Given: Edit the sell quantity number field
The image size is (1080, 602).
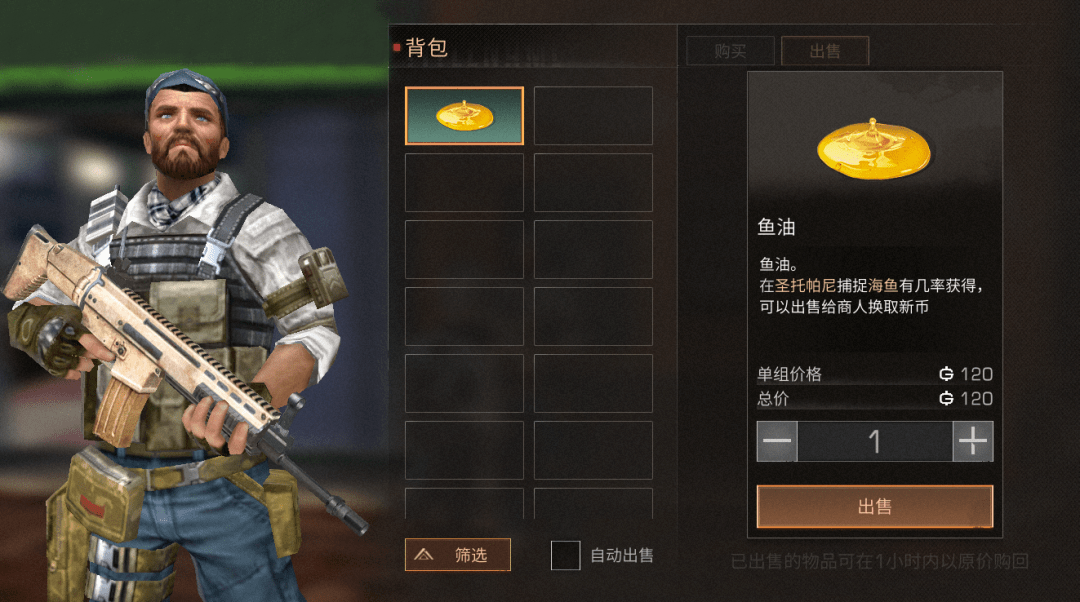Looking at the screenshot, I should click(874, 441).
